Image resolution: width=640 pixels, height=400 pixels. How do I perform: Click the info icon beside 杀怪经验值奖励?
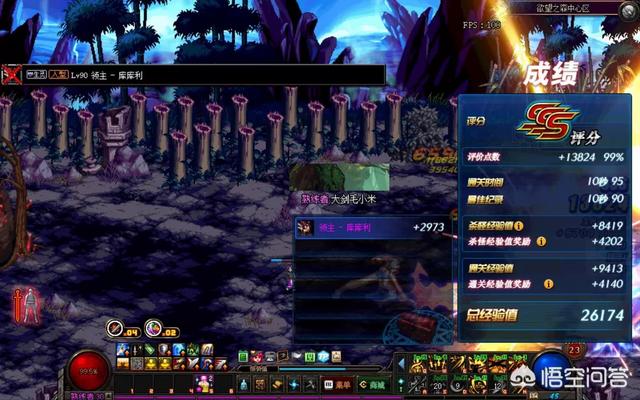pos(541,241)
